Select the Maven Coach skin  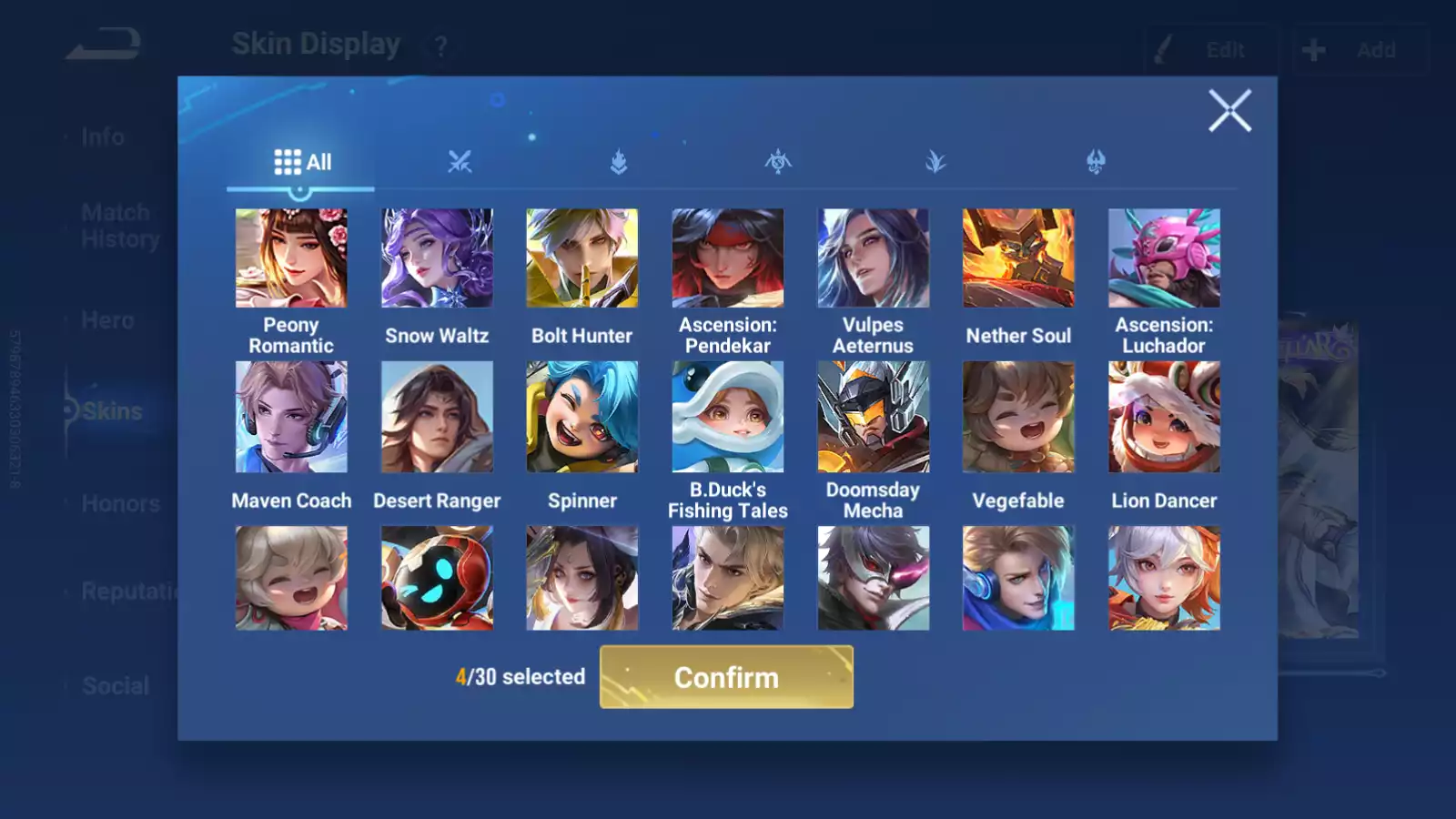point(291,417)
